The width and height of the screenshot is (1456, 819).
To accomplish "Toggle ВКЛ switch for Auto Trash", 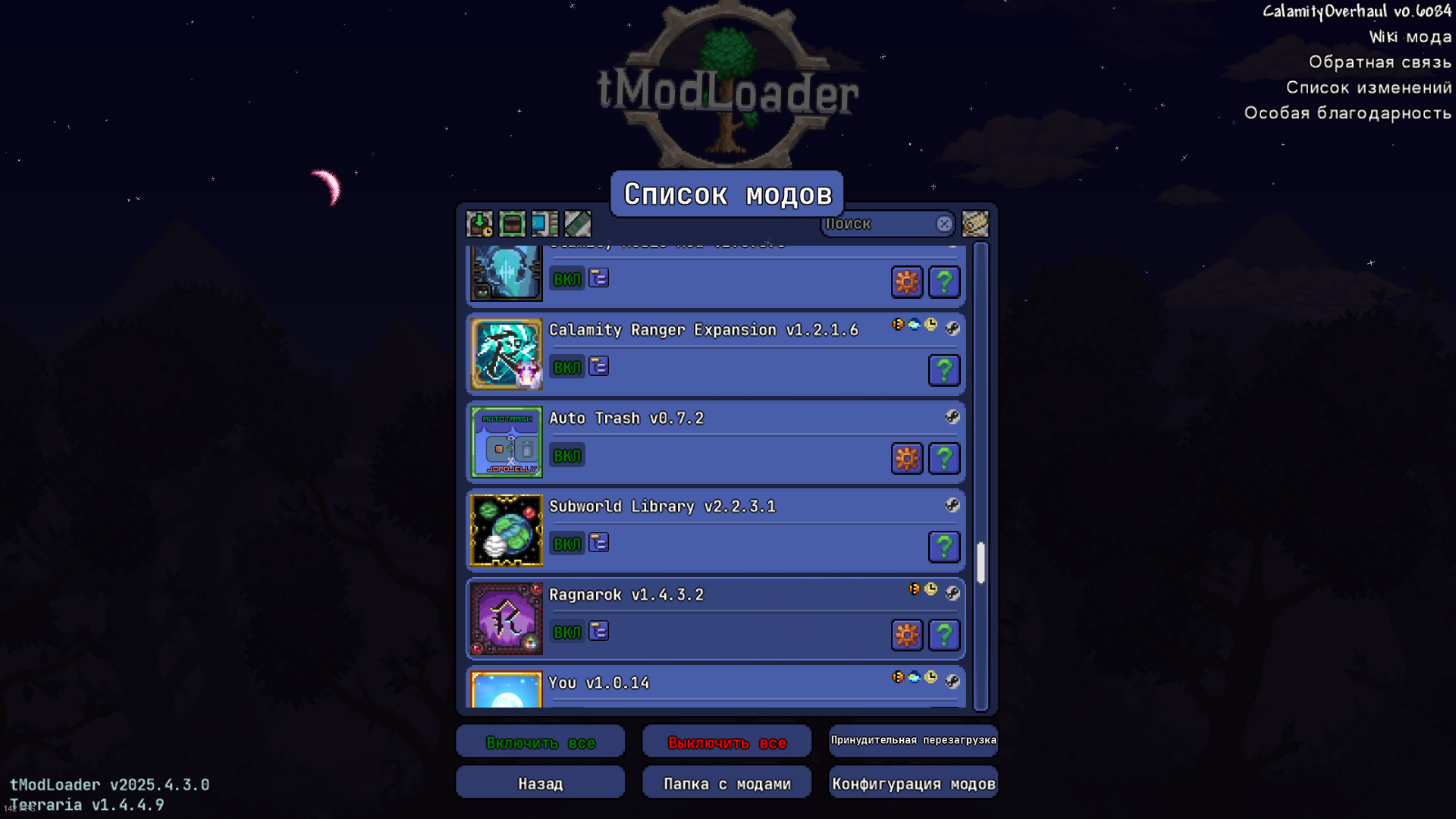I will pyautogui.click(x=566, y=455).
